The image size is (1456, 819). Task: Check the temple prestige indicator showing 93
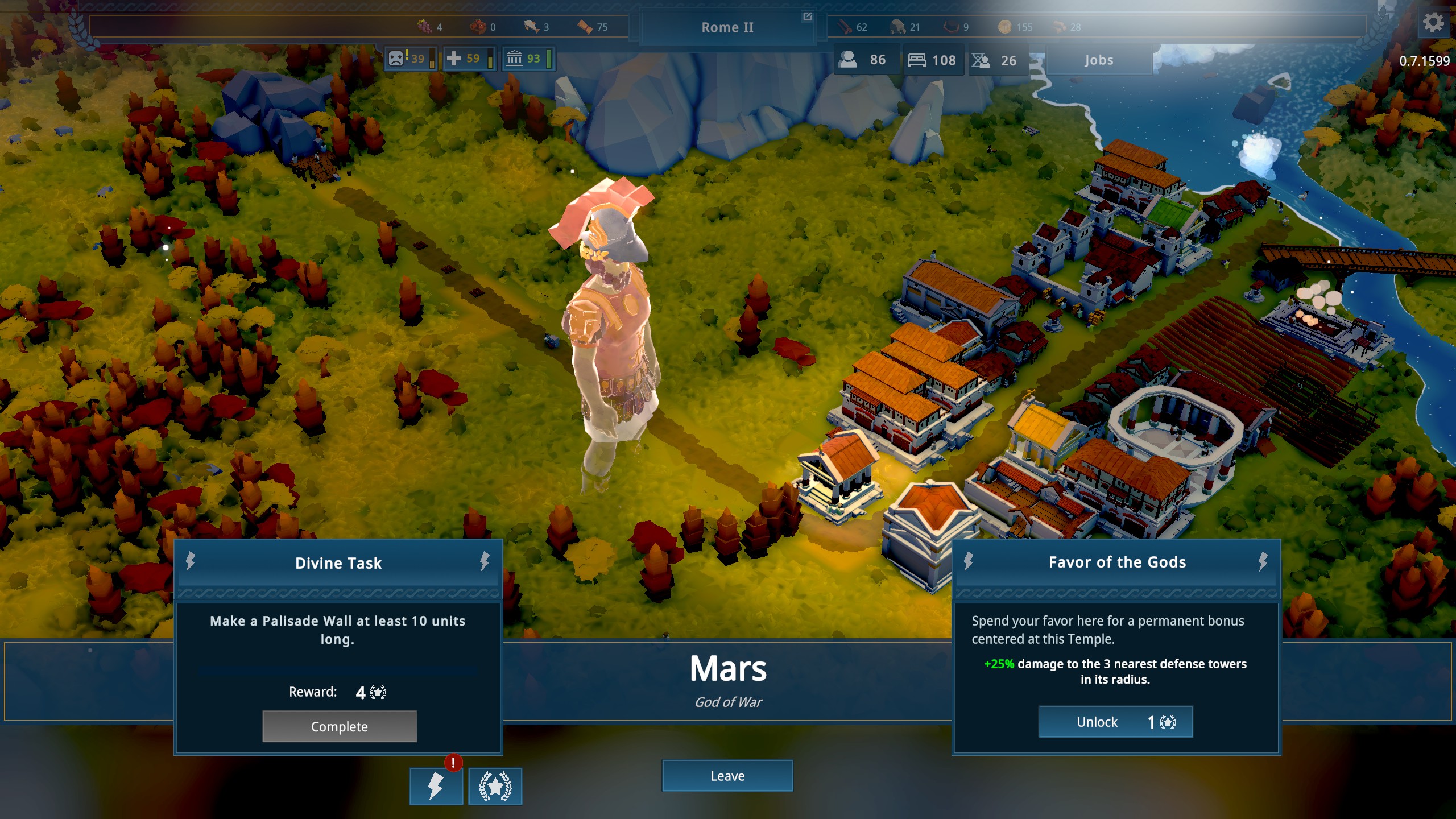tap(528, 59)
